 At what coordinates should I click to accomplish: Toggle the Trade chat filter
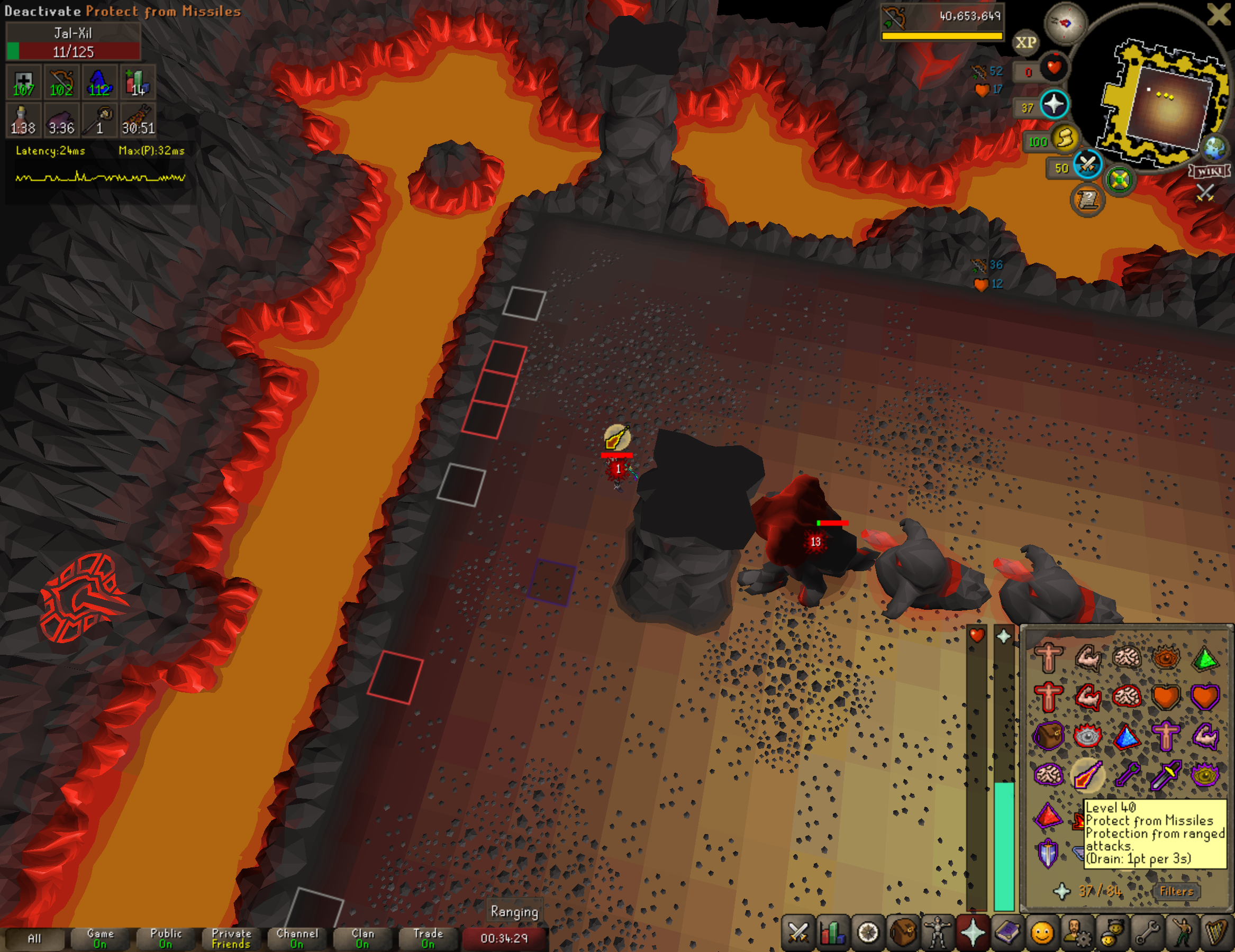428,938
